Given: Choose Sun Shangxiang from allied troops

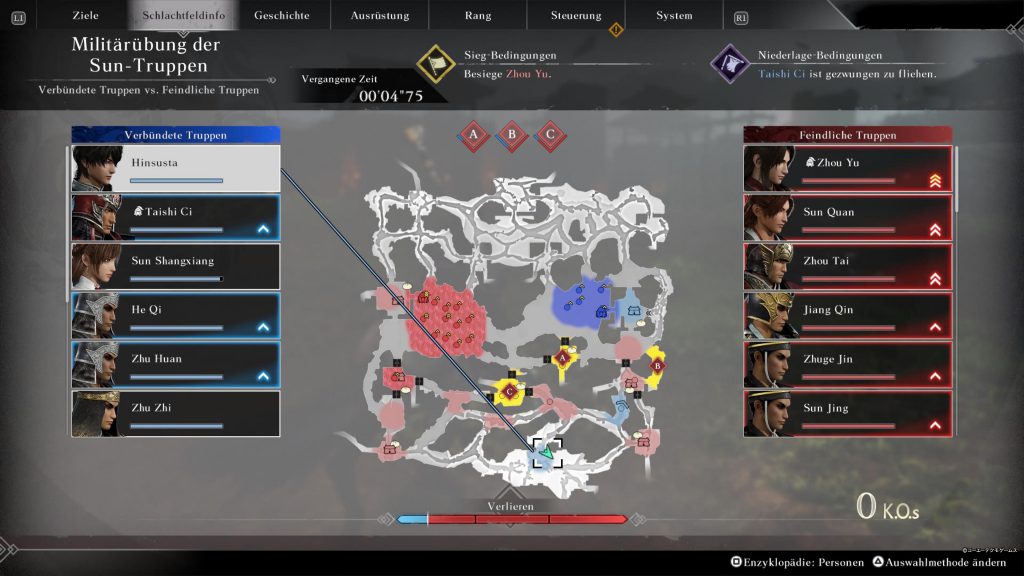Looking at the screenshot, I should (x=176, y=267).
